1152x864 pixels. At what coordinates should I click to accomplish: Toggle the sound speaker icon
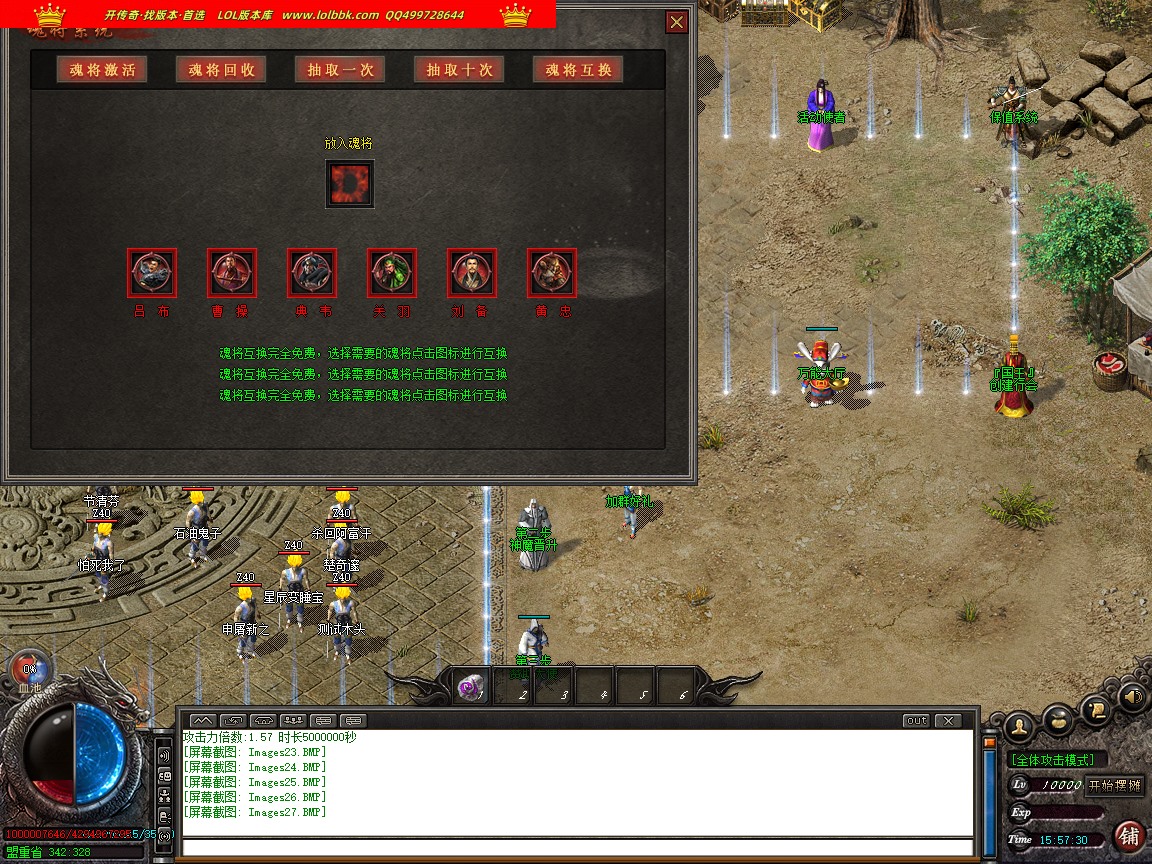point(1132,695)
